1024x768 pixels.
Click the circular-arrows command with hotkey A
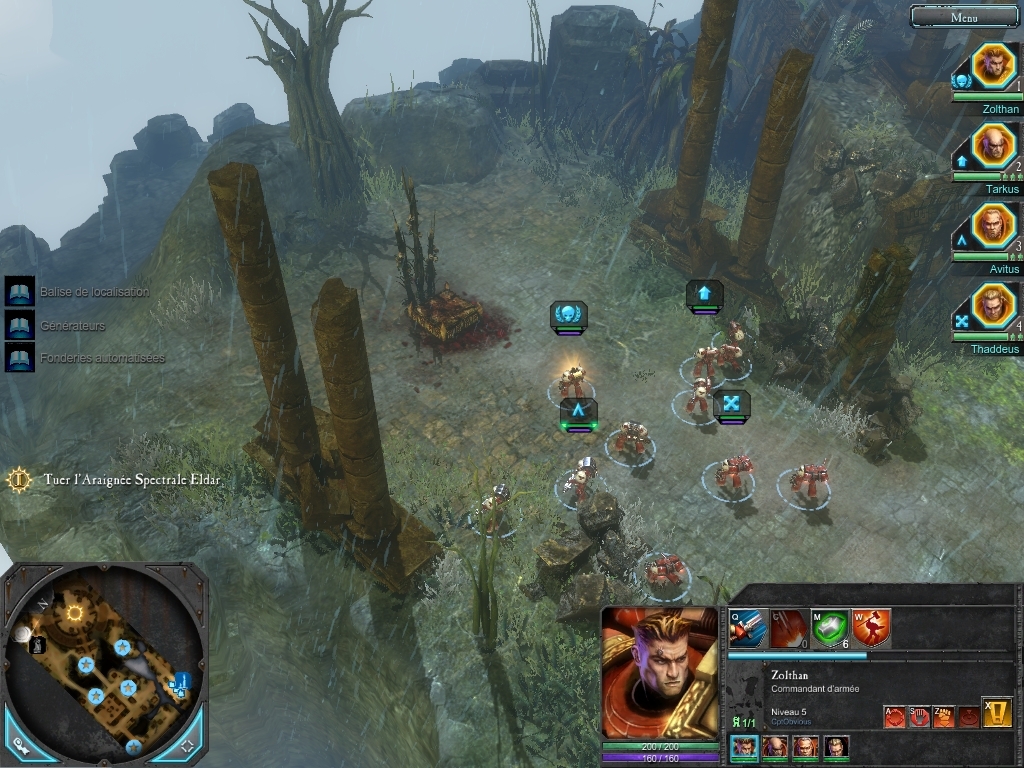click(x=894, y=716)
